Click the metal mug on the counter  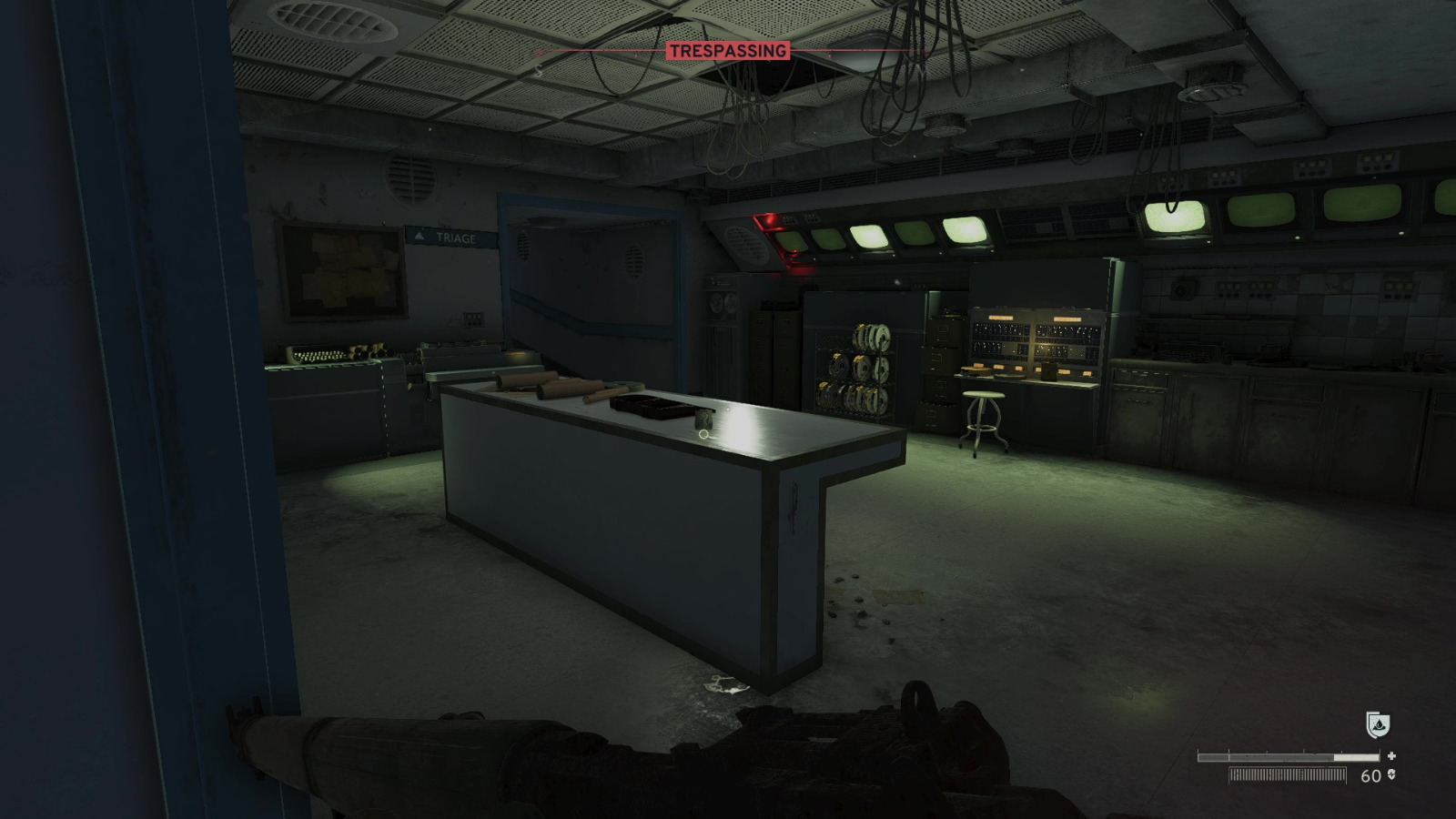coord(705,420)
